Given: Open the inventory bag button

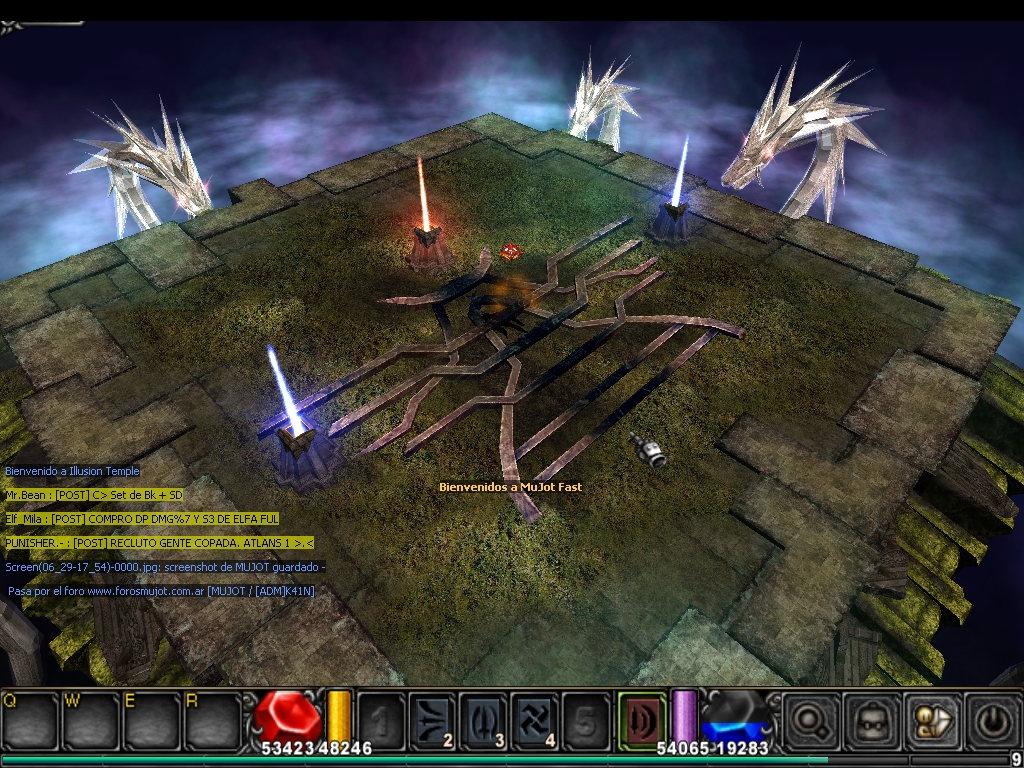Looking at the screenshot, I should click(869, 718).
